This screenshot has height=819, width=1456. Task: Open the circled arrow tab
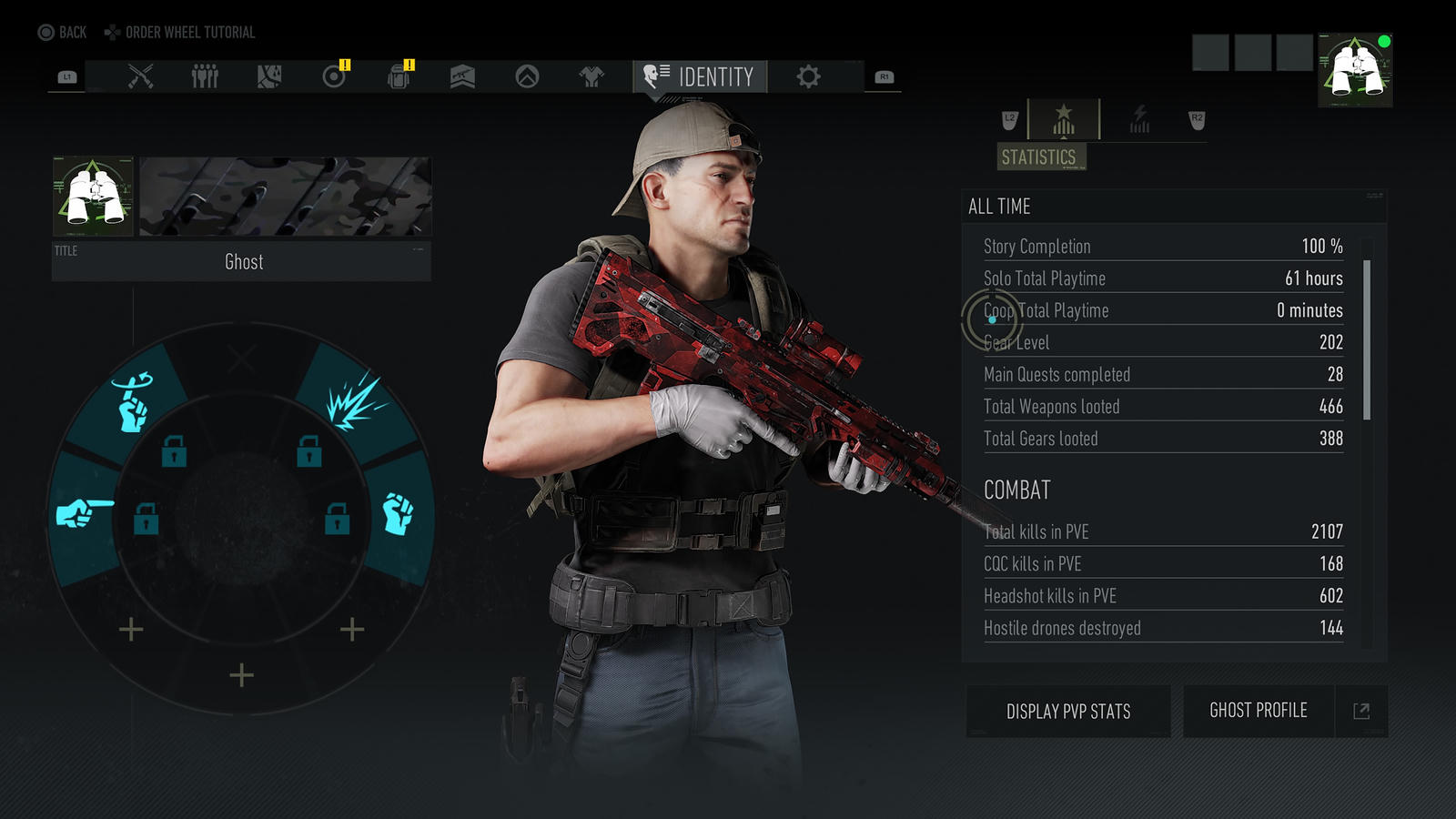tap(527, 76)
